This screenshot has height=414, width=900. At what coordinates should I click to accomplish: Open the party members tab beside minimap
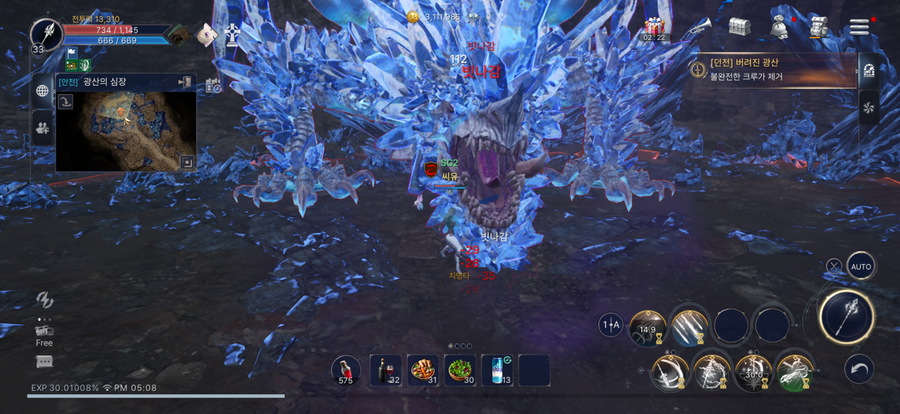(x=43, y=126)
